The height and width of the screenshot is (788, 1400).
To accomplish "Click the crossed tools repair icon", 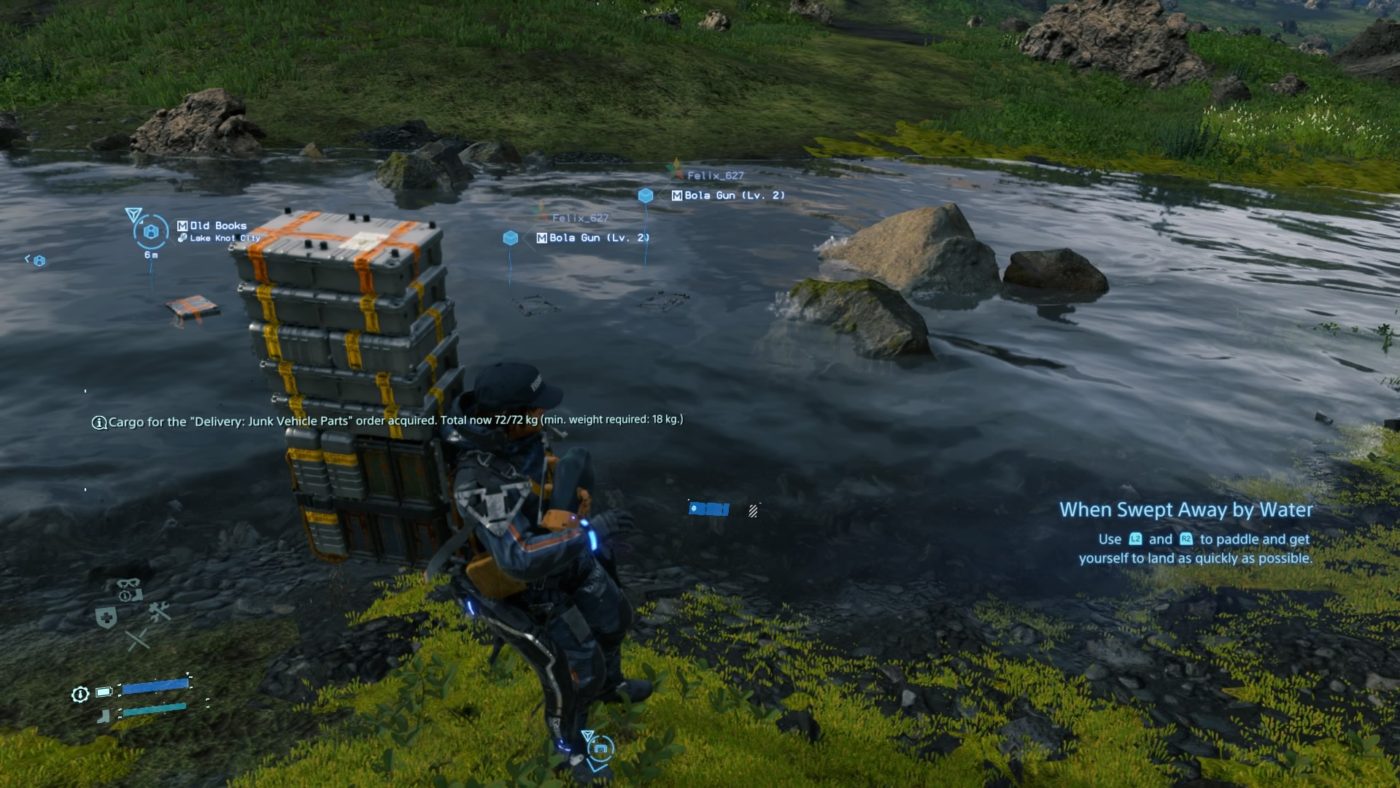I will (158, 611).
